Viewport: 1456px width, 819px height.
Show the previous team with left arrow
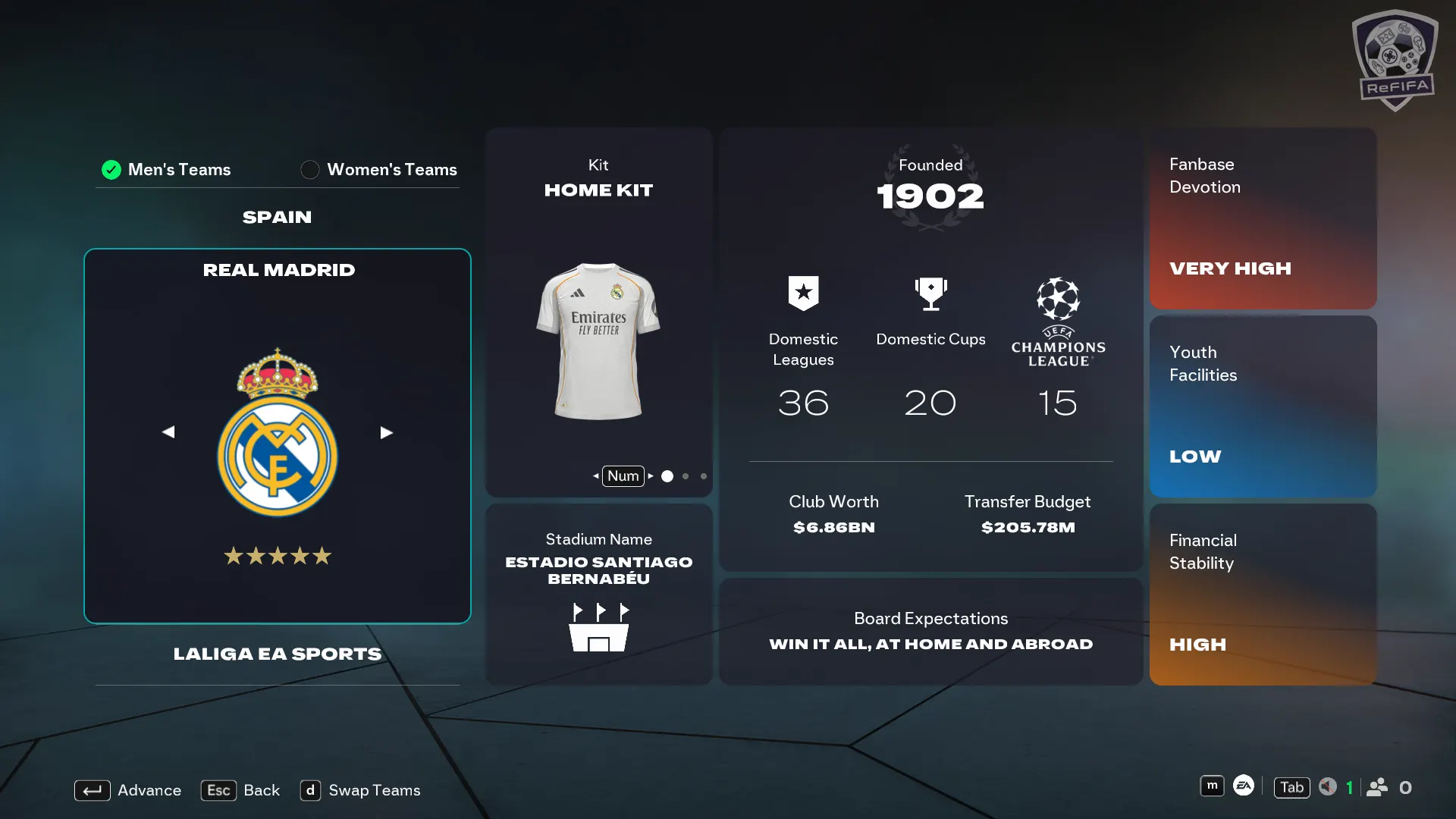point(168,432)
